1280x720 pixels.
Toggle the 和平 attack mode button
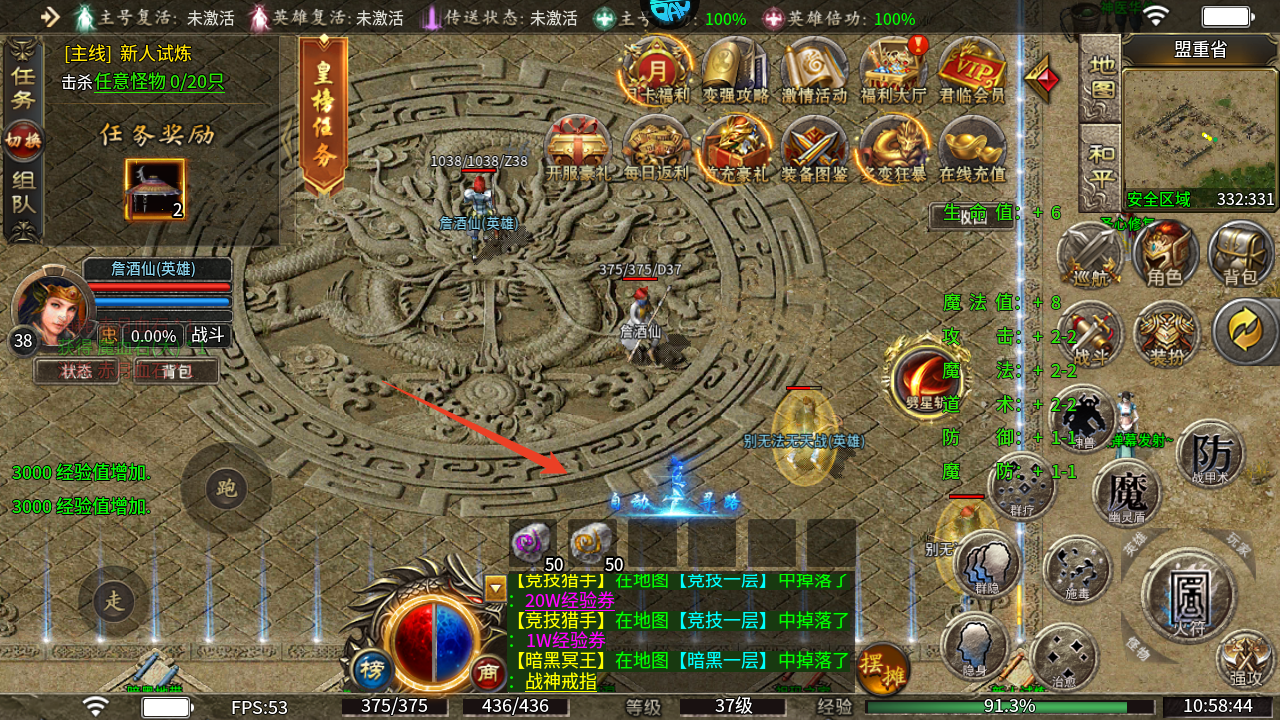pos(1101,165)
